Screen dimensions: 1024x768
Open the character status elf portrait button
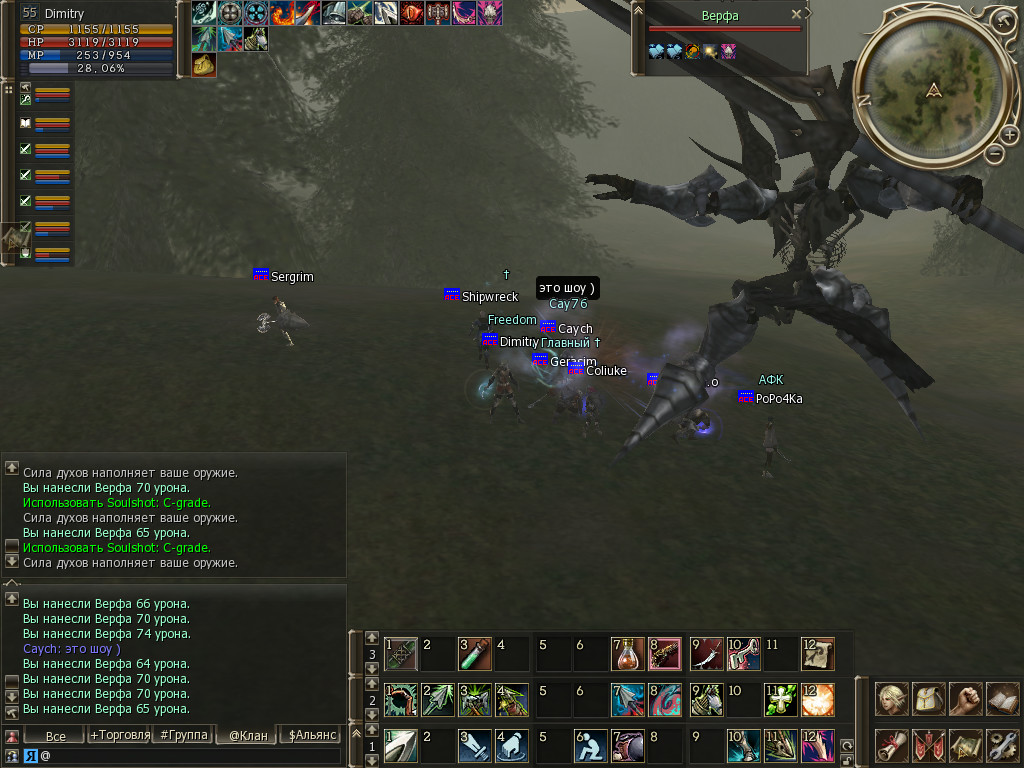(892, 698)
